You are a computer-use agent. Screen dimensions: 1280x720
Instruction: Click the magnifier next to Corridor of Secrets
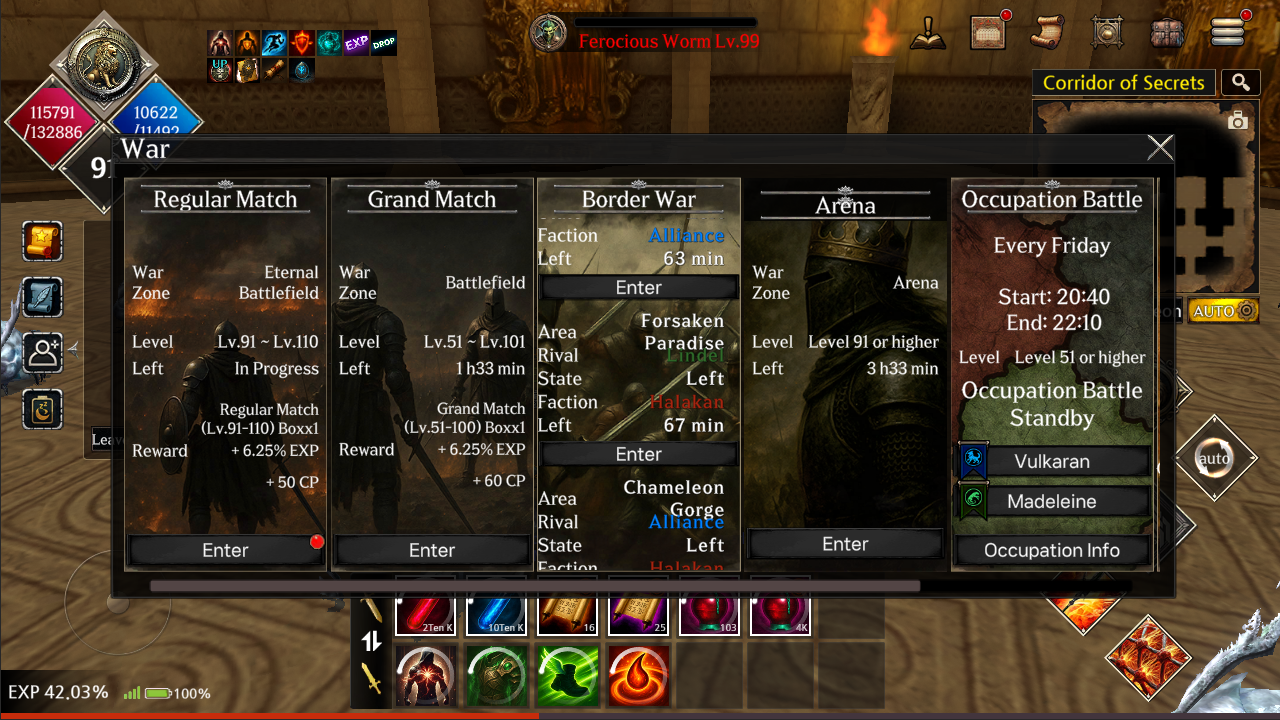(x=1241, y=83)
